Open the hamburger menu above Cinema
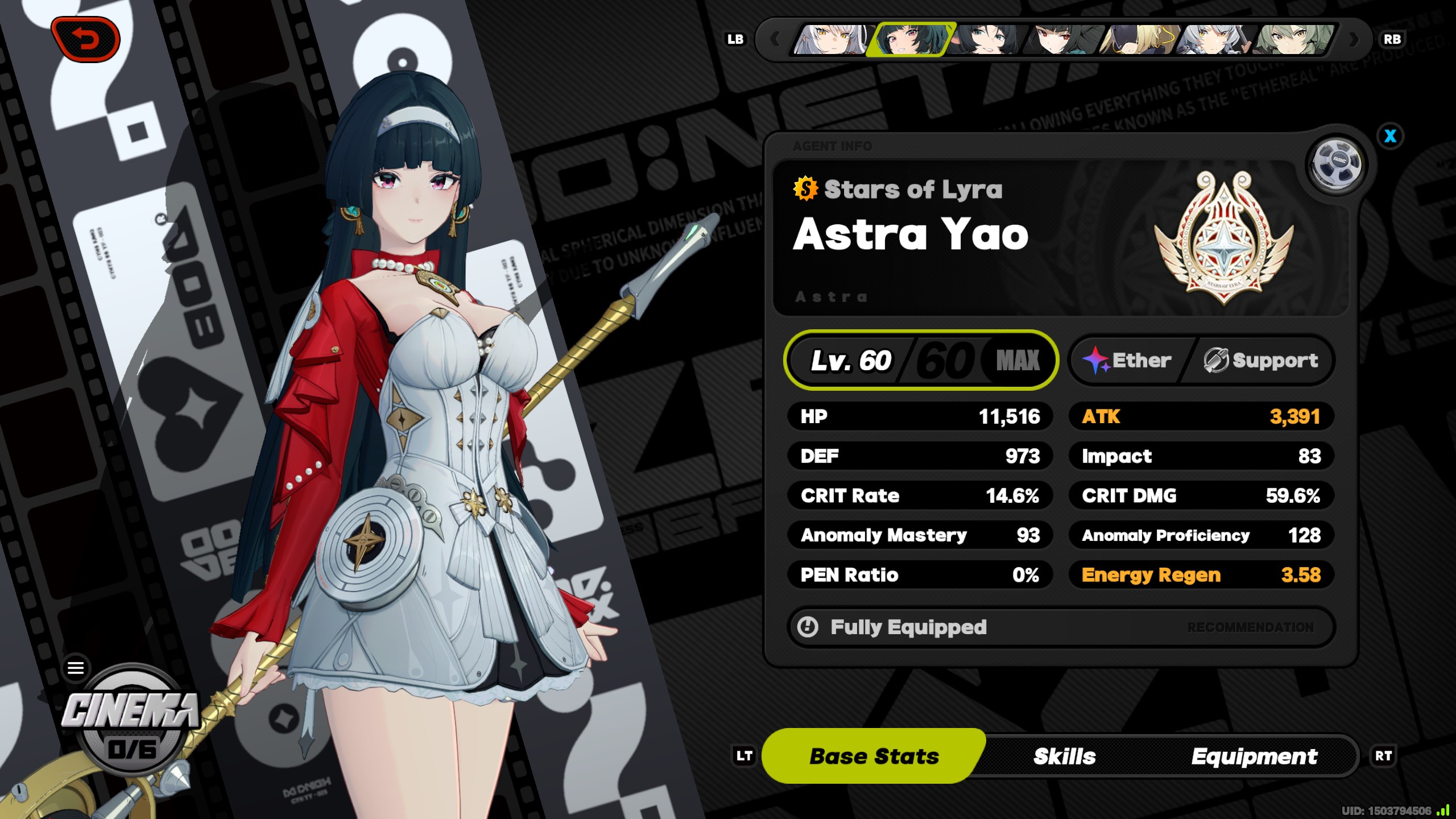Image resolution: width=1456 pixels, height=819 pixels. pos(76,667)
